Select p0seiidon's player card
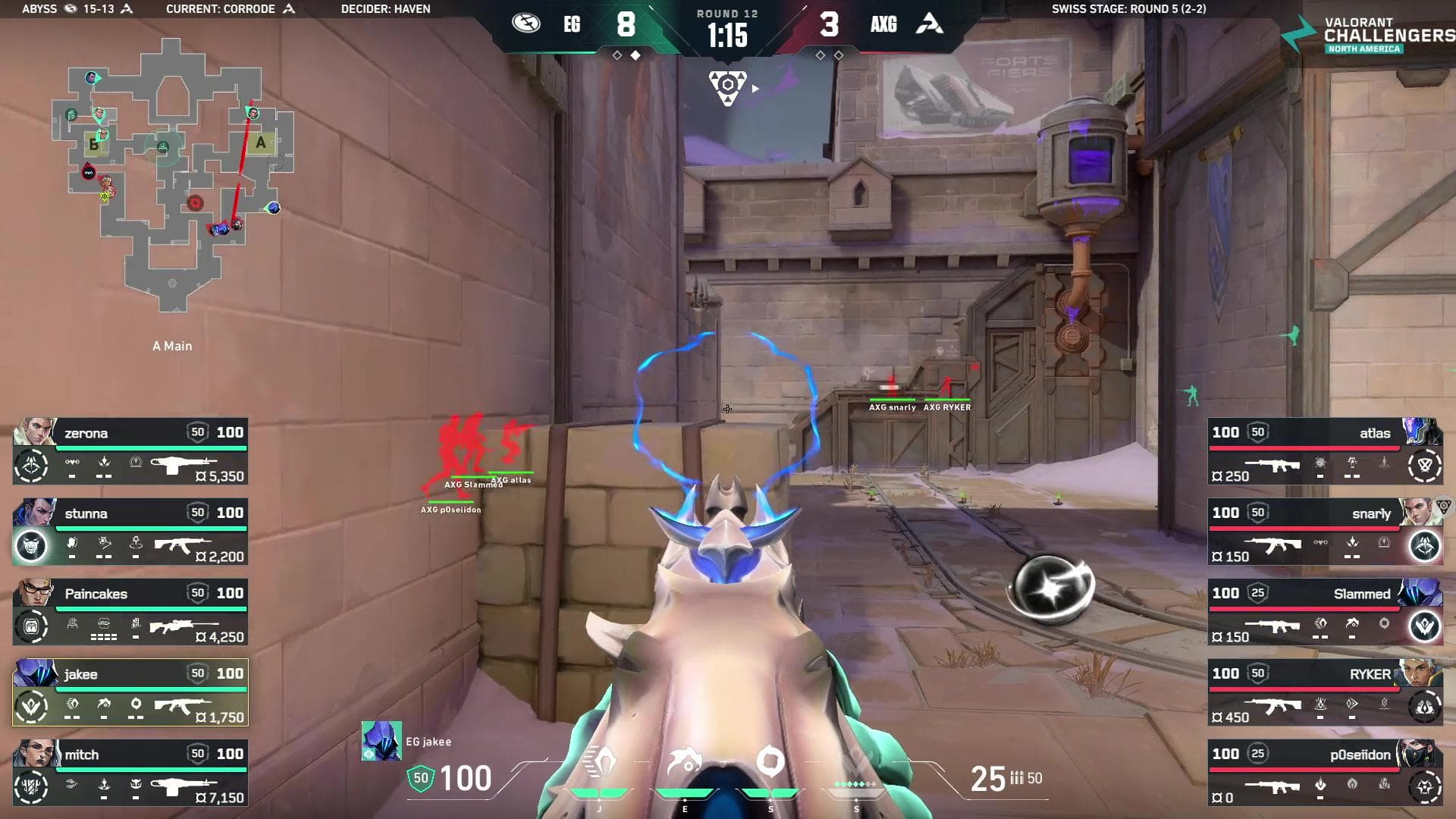 1325,773
